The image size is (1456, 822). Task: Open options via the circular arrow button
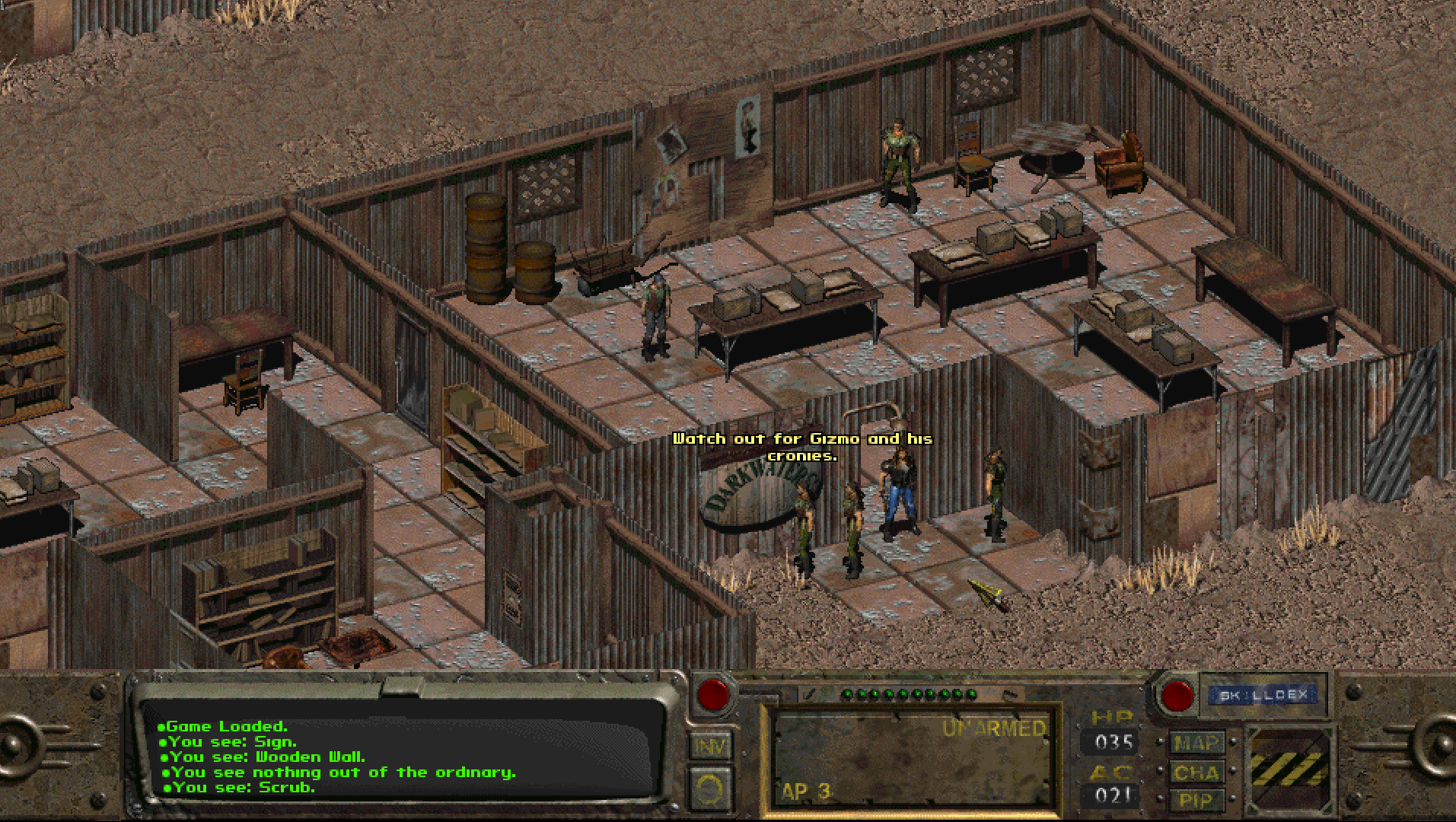(x=710, y=789)
